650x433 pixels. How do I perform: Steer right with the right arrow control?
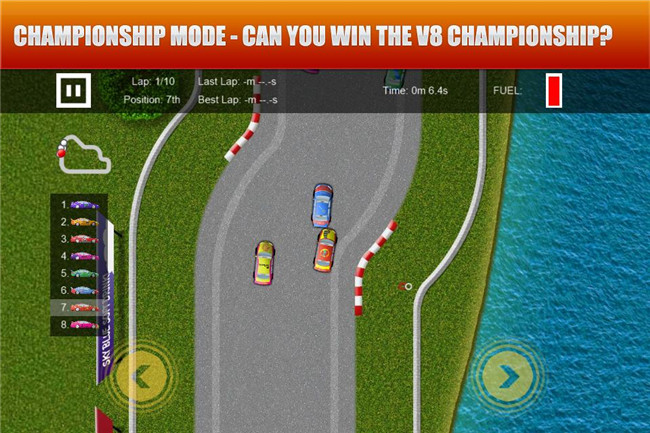point(508,376)
